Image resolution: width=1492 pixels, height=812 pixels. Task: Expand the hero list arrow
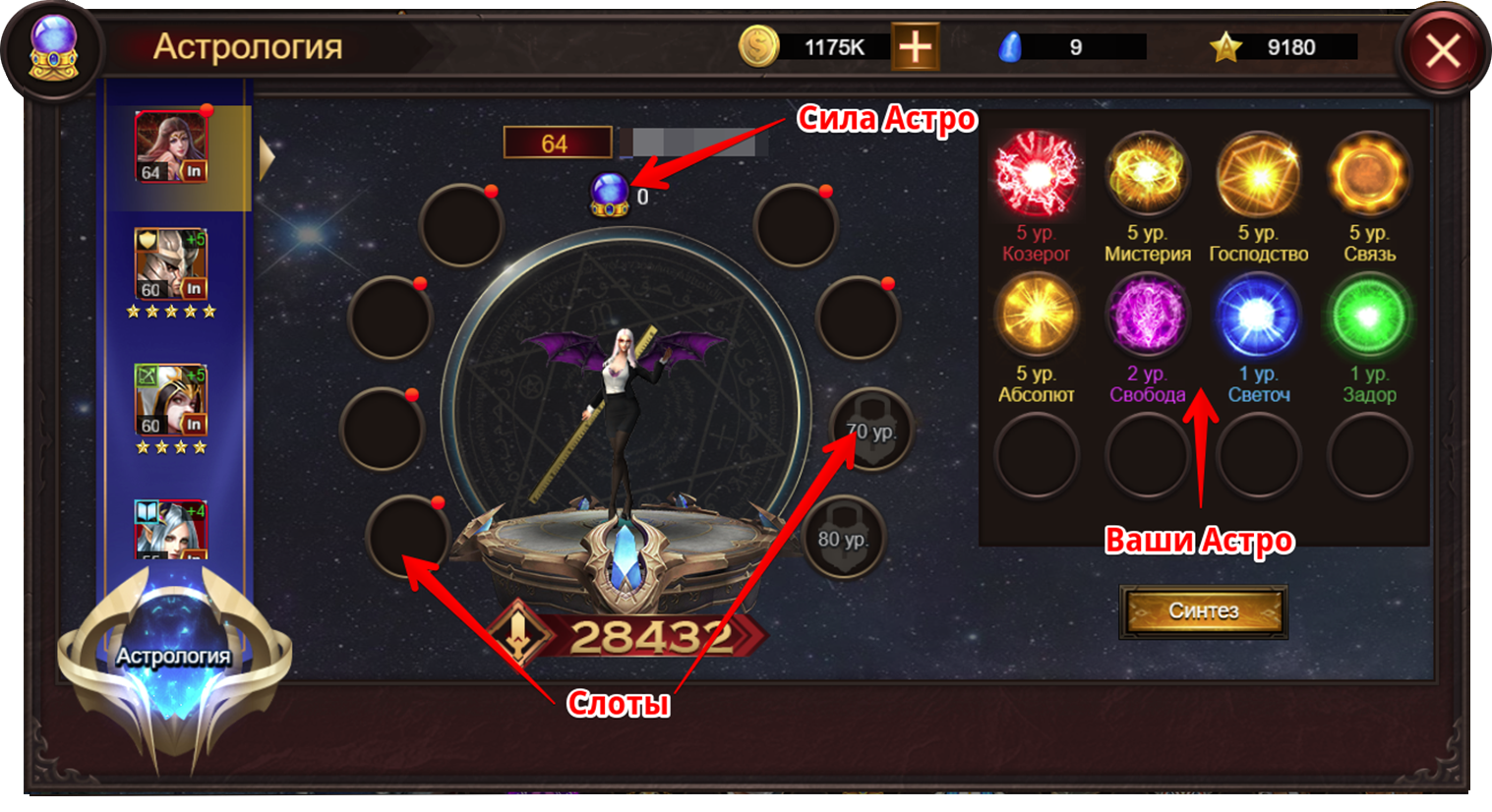coord(266,158)
